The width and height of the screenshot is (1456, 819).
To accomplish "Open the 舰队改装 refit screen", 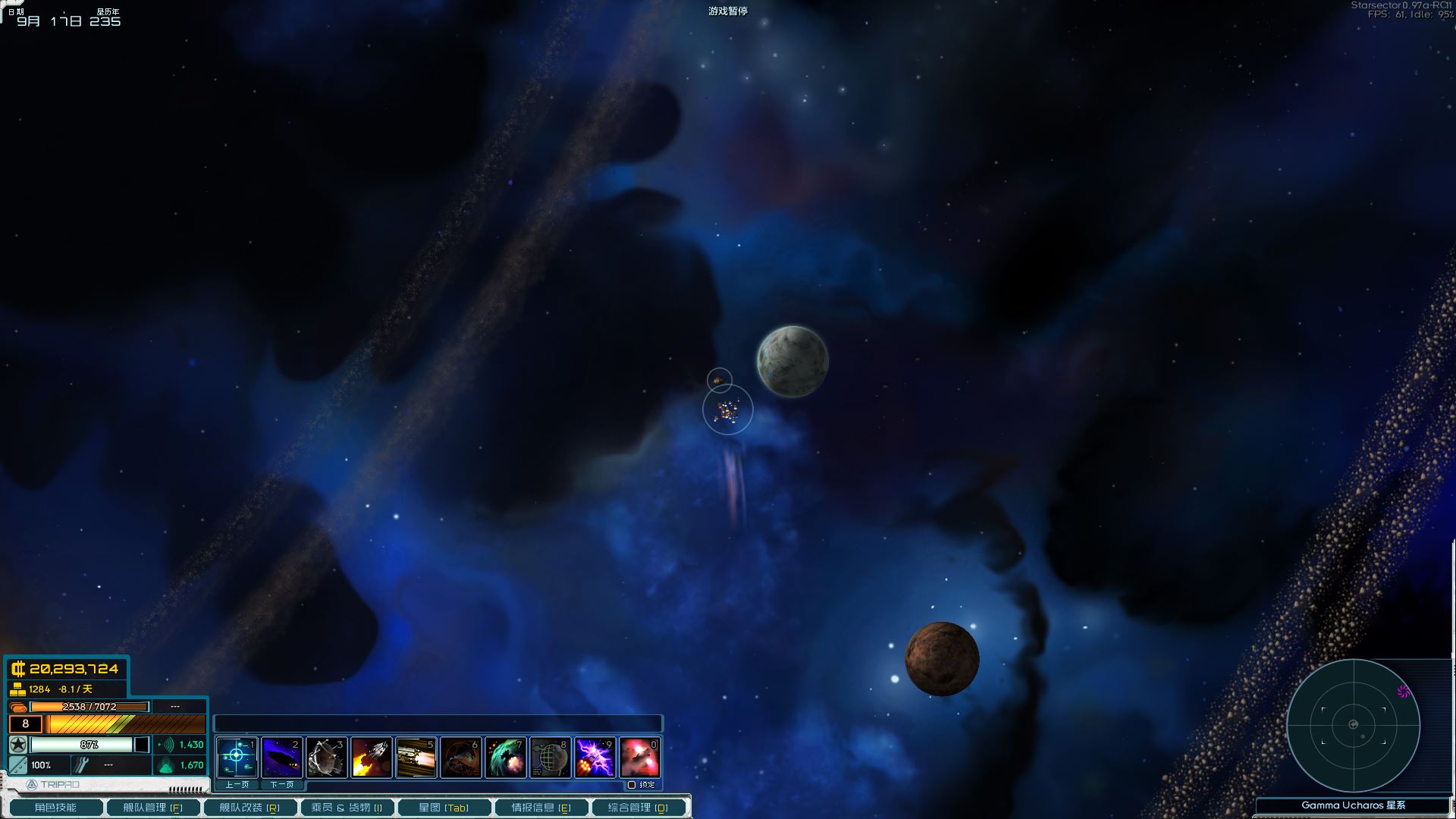I will [249, 808].
